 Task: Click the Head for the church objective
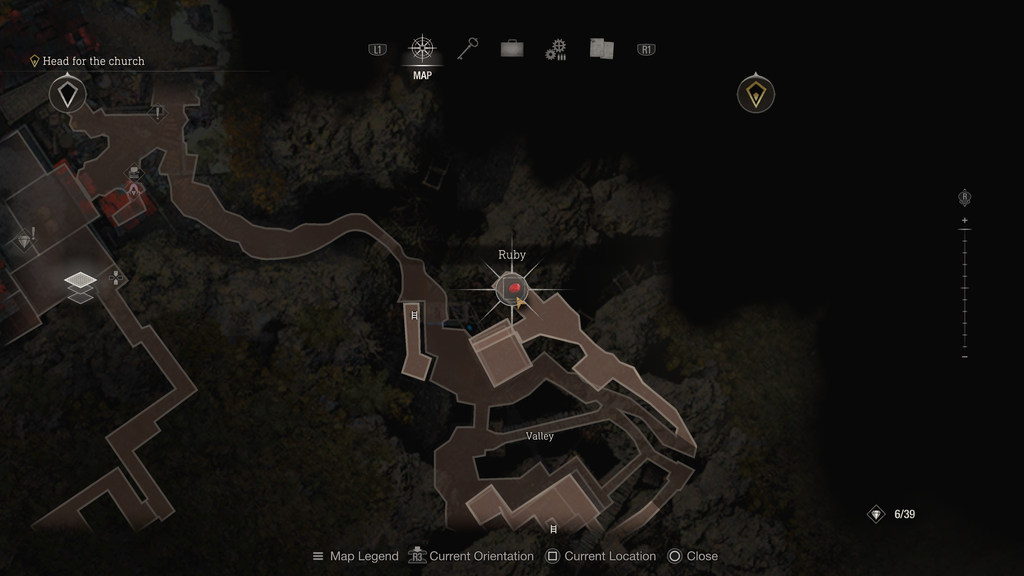(x=93, y=61)
